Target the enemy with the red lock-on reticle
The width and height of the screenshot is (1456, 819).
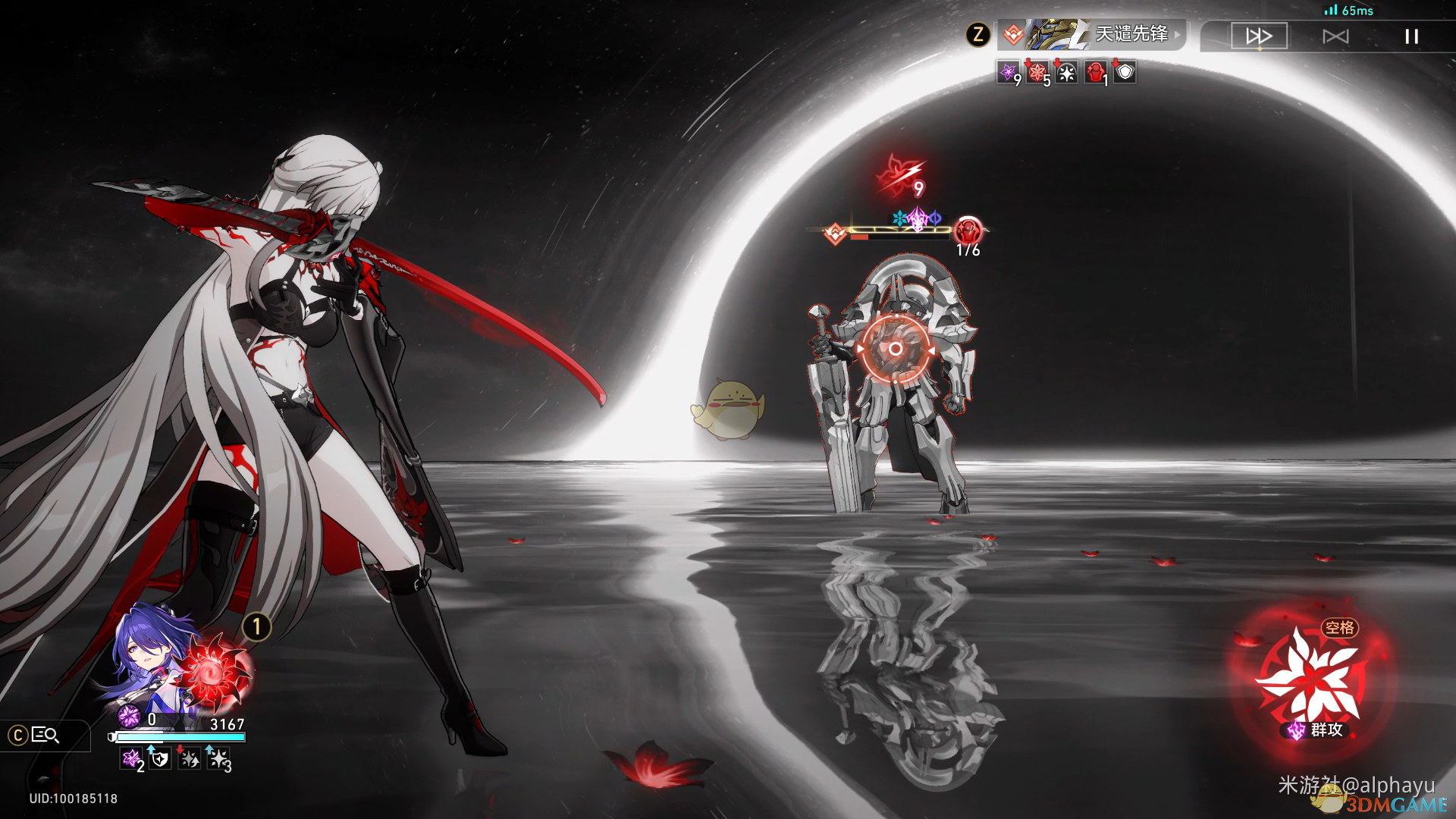[x=896, y=349]
